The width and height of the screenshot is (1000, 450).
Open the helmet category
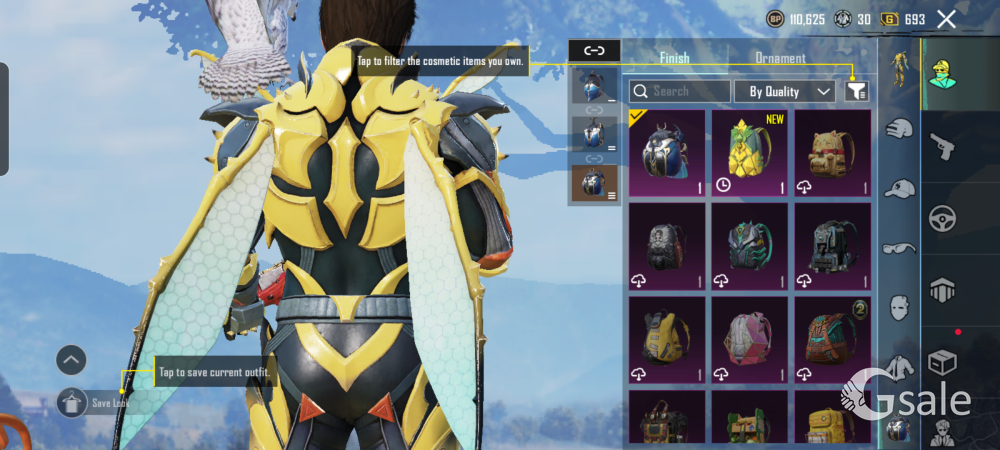[x=900, y=128]
